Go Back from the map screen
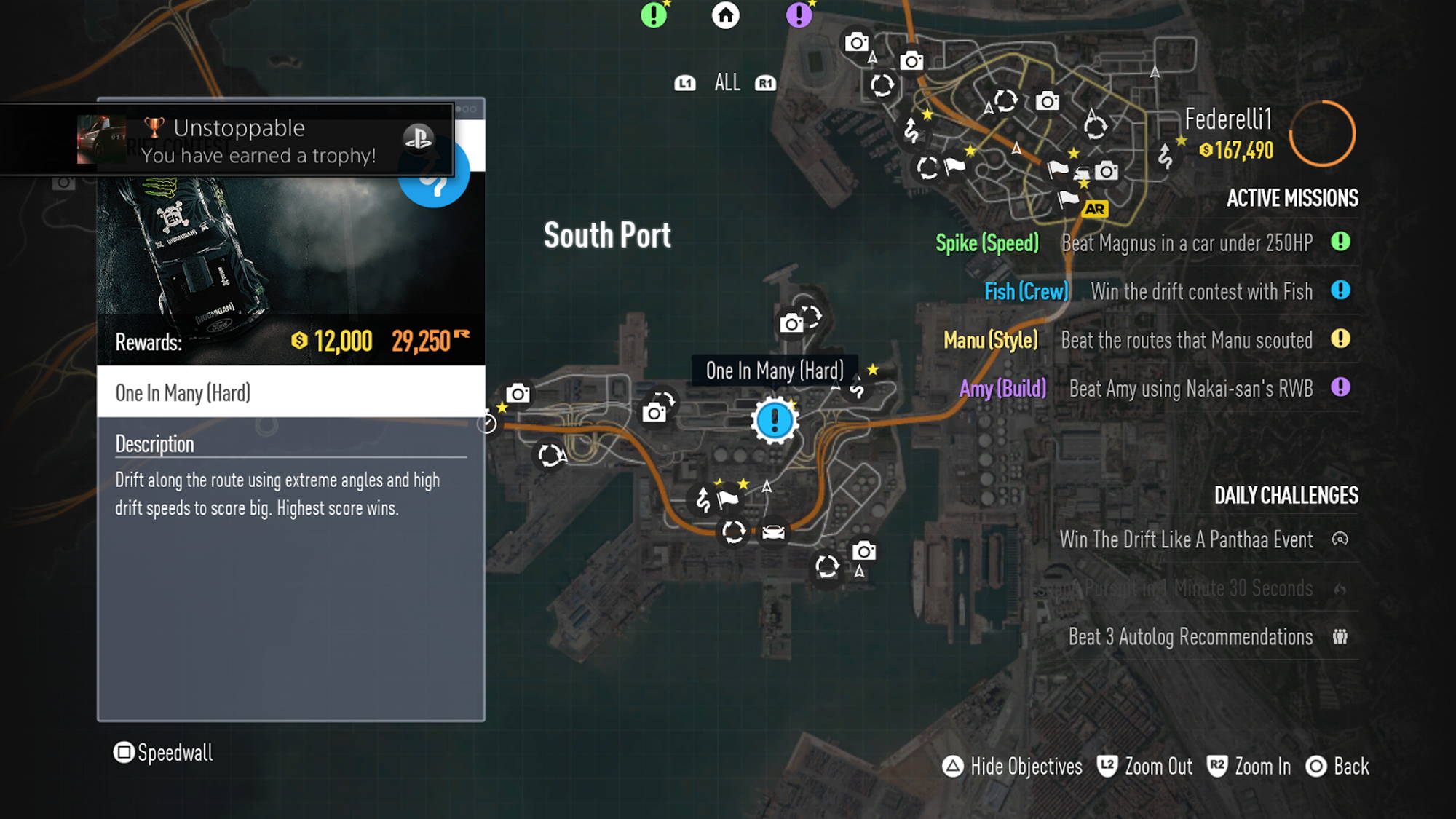The width and height of the screenshot is (1456, 819). (1337, 767)
